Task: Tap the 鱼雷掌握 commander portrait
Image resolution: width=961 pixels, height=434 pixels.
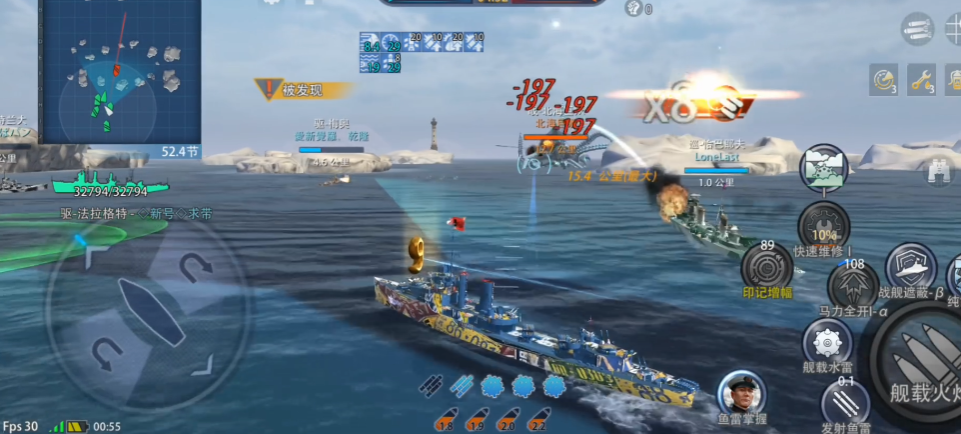Action: [x=741, y=392]
